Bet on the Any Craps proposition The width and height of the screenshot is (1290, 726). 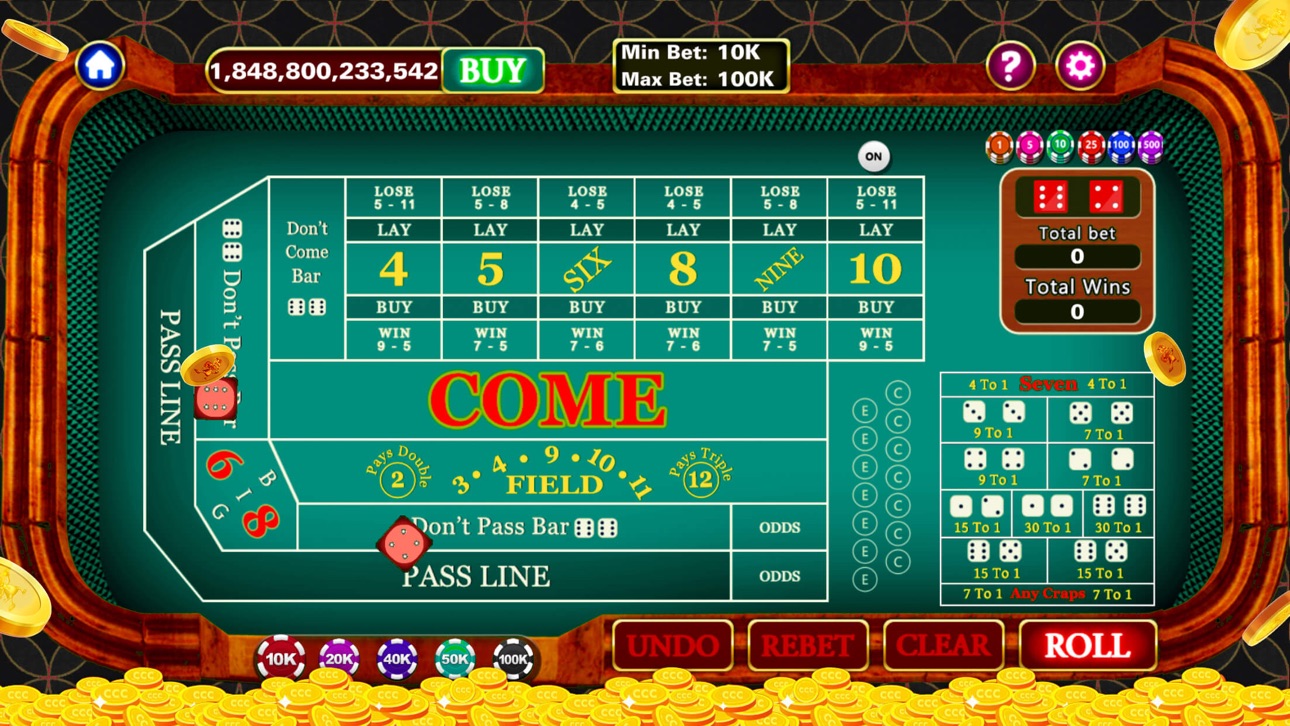tap(1046, 593)
